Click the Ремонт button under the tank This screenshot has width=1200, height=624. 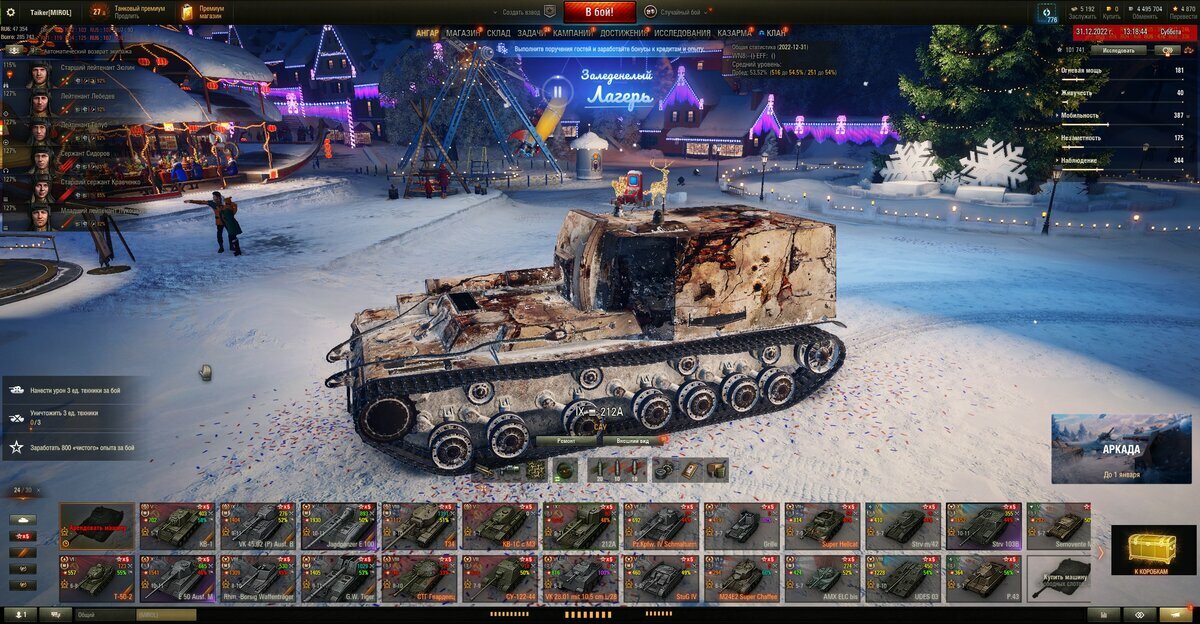(563, 440)
